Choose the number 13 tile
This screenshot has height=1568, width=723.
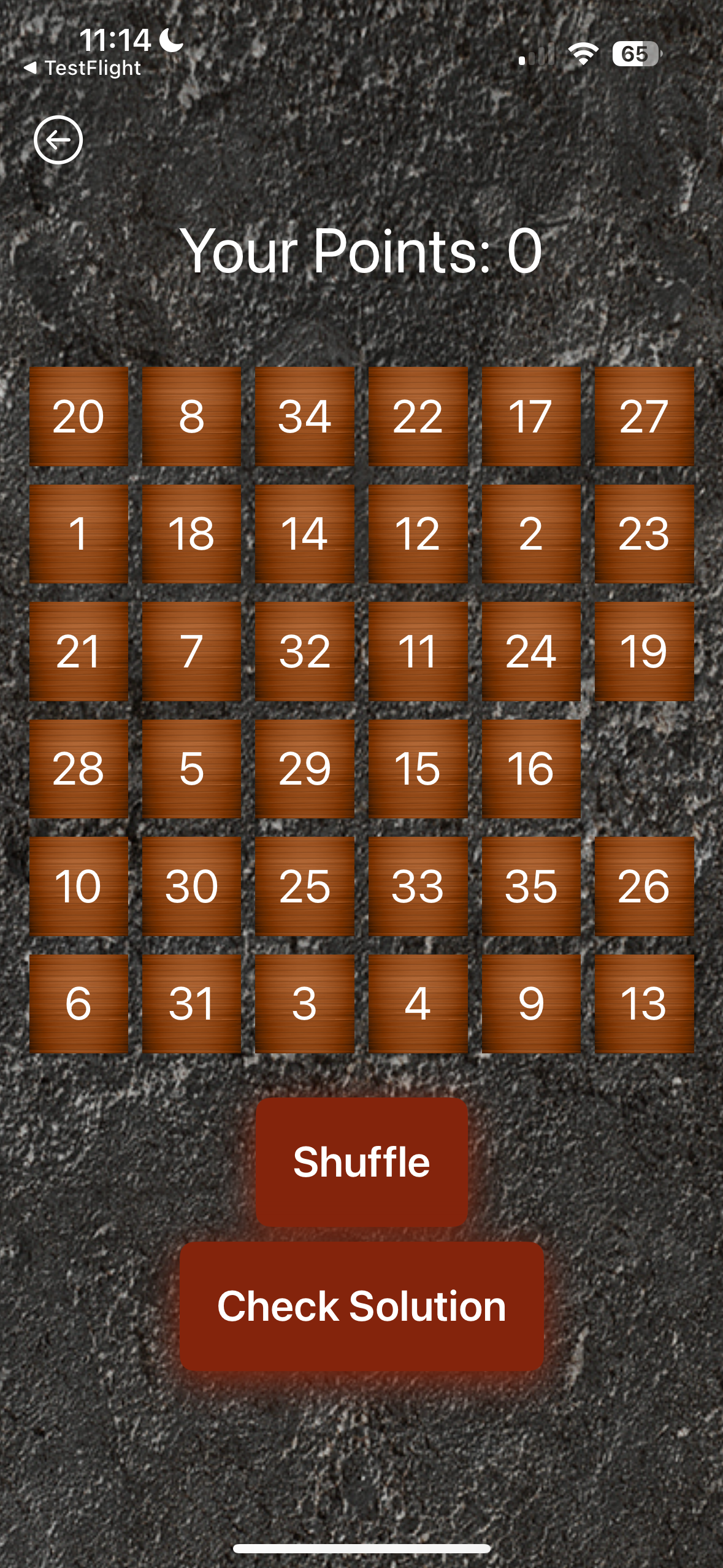[x=644, y=1004]
